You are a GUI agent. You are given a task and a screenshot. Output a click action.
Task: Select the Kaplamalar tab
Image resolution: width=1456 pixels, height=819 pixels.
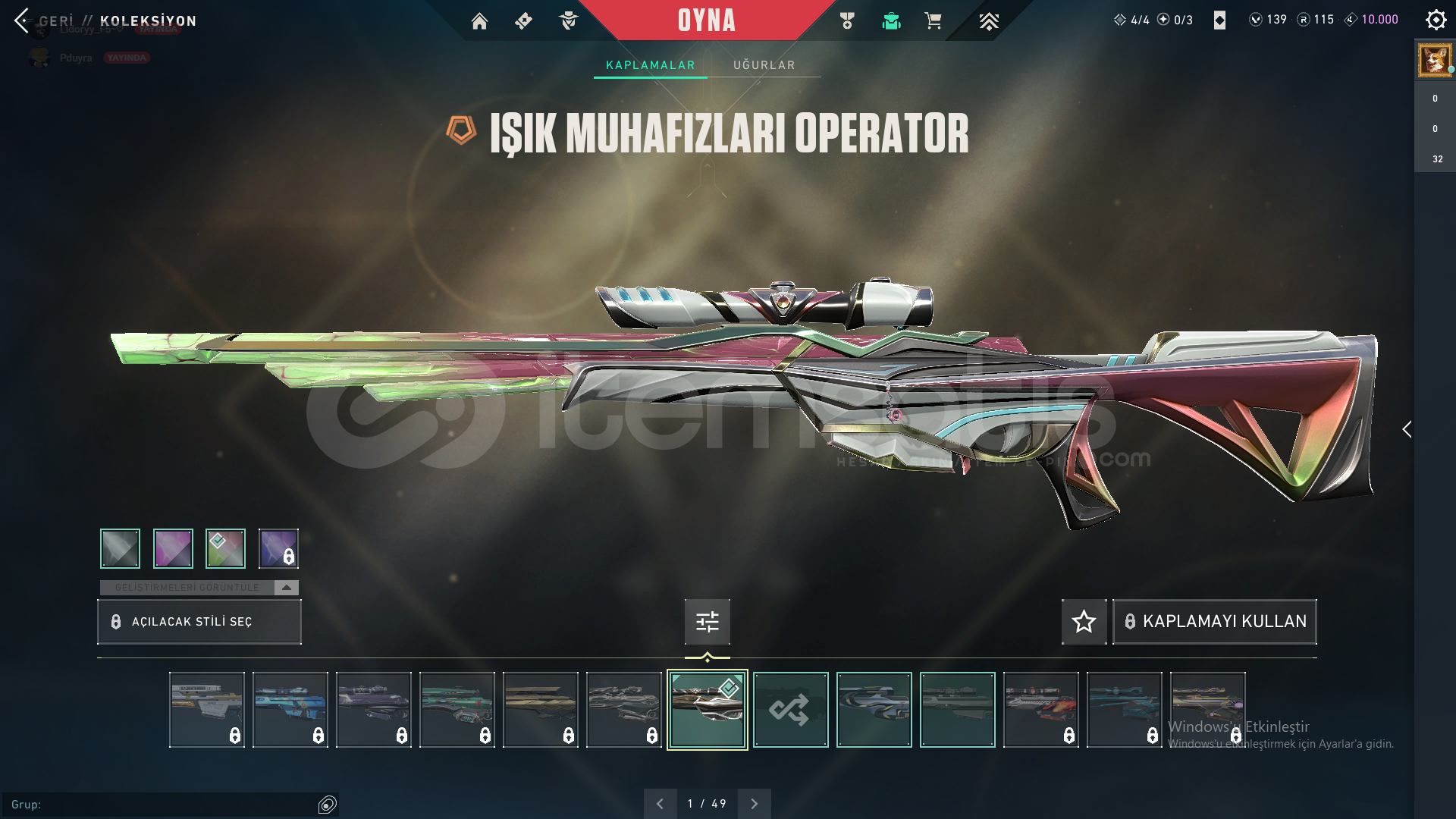[x=650, y=65]
